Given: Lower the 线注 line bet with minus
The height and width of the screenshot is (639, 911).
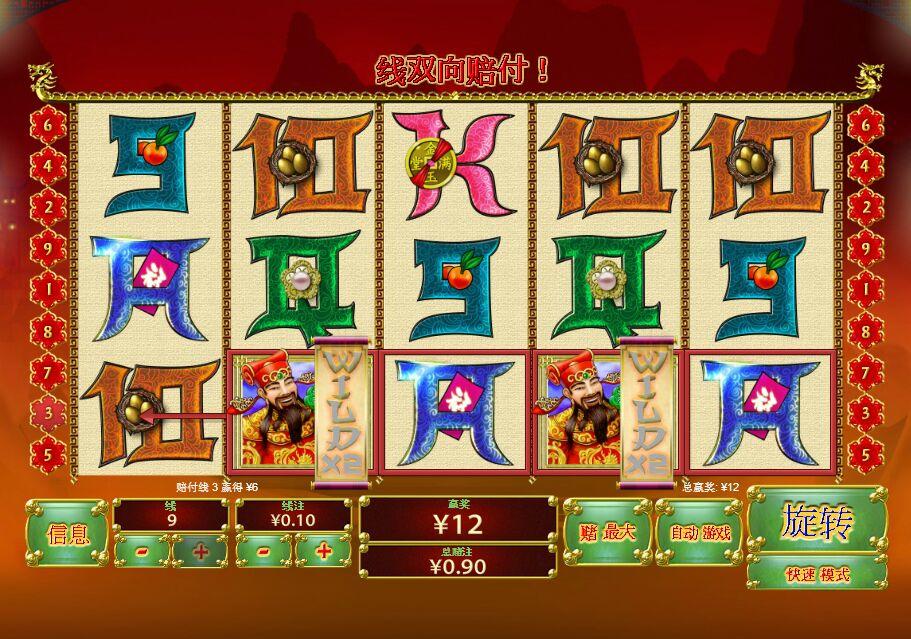Looking at the screenshot, I should pyautogui.click(x=264, y=551).
